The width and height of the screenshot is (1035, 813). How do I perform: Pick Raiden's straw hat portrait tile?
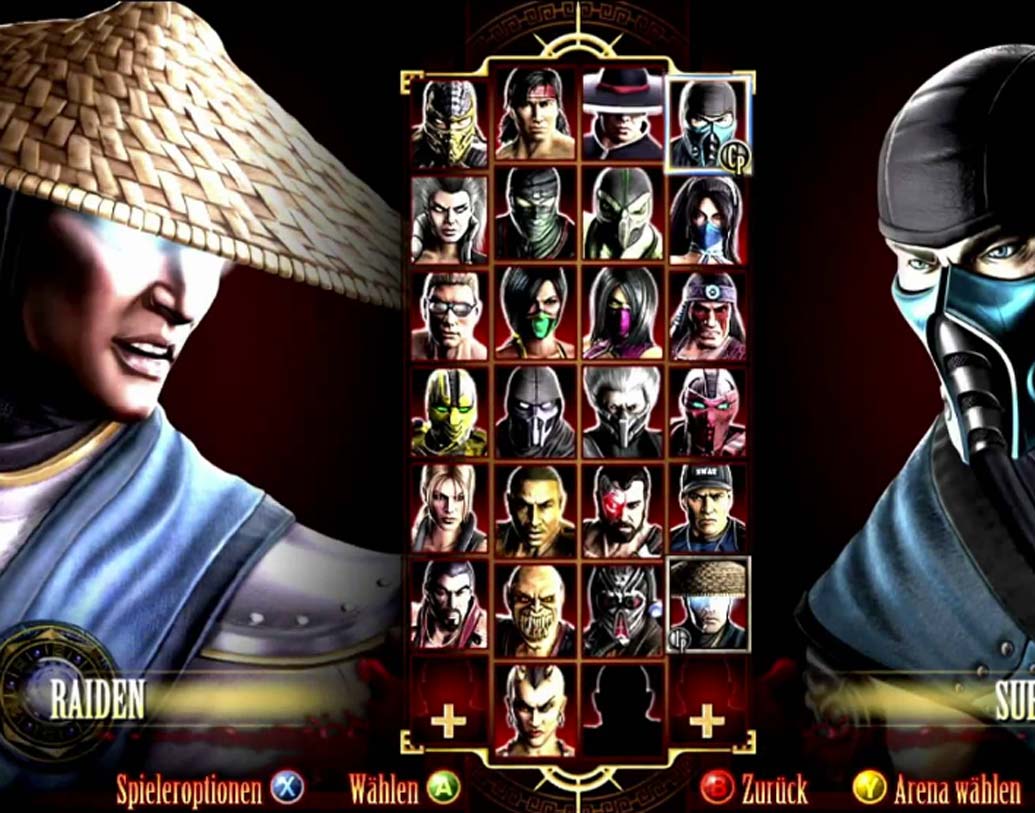click(x=707, y=605)
